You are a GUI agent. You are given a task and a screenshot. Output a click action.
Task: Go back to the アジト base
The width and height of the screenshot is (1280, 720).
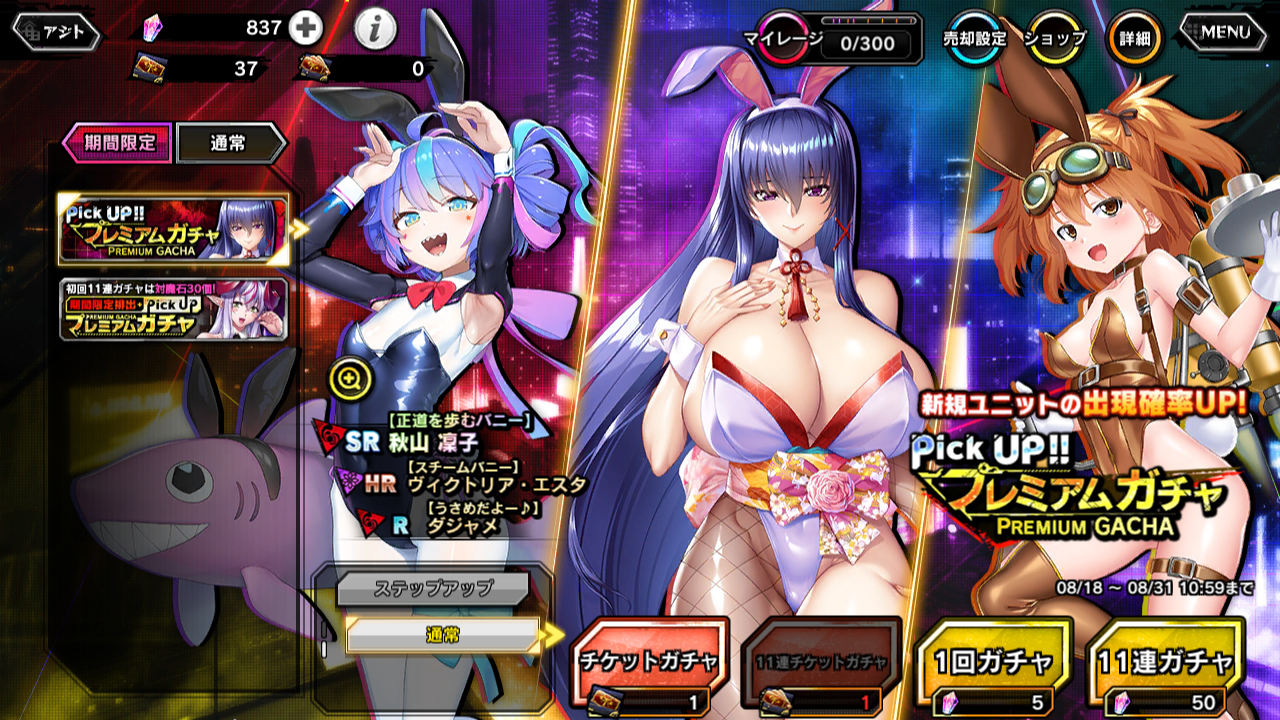click(x=57, y=32)
